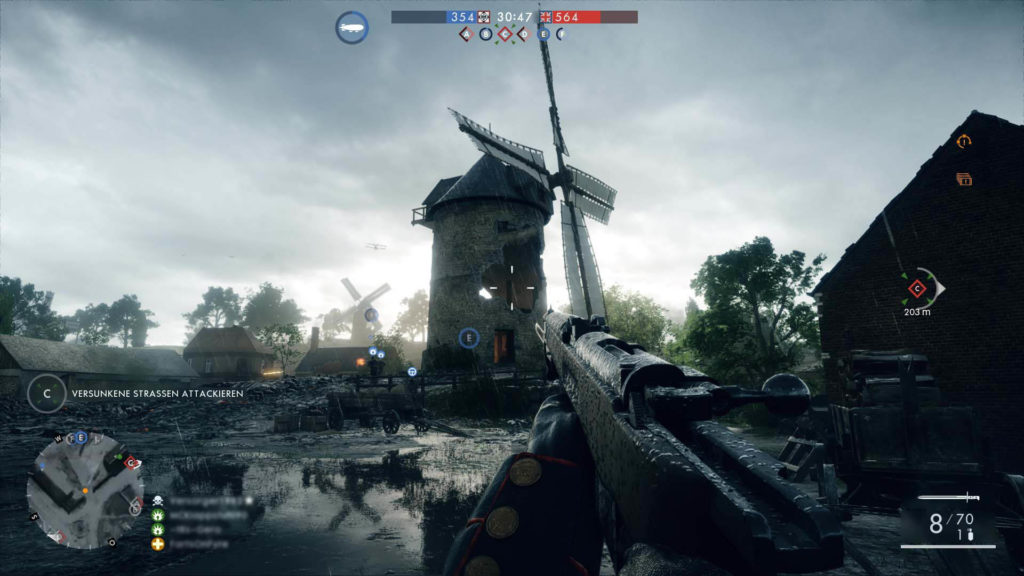Click the orange warning status icon

point(964,142)
